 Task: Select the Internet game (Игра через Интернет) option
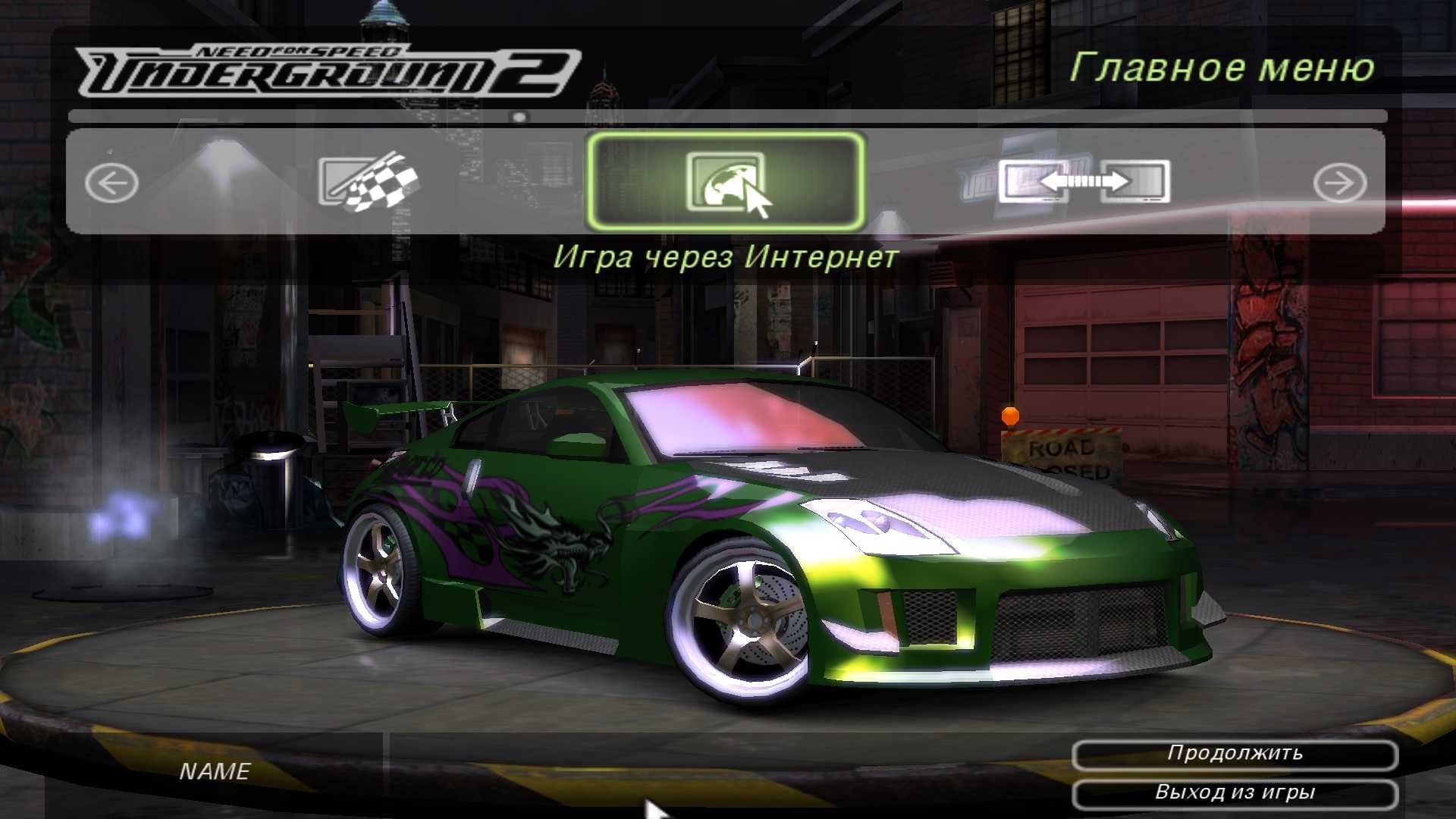click(x=726, y=182)
